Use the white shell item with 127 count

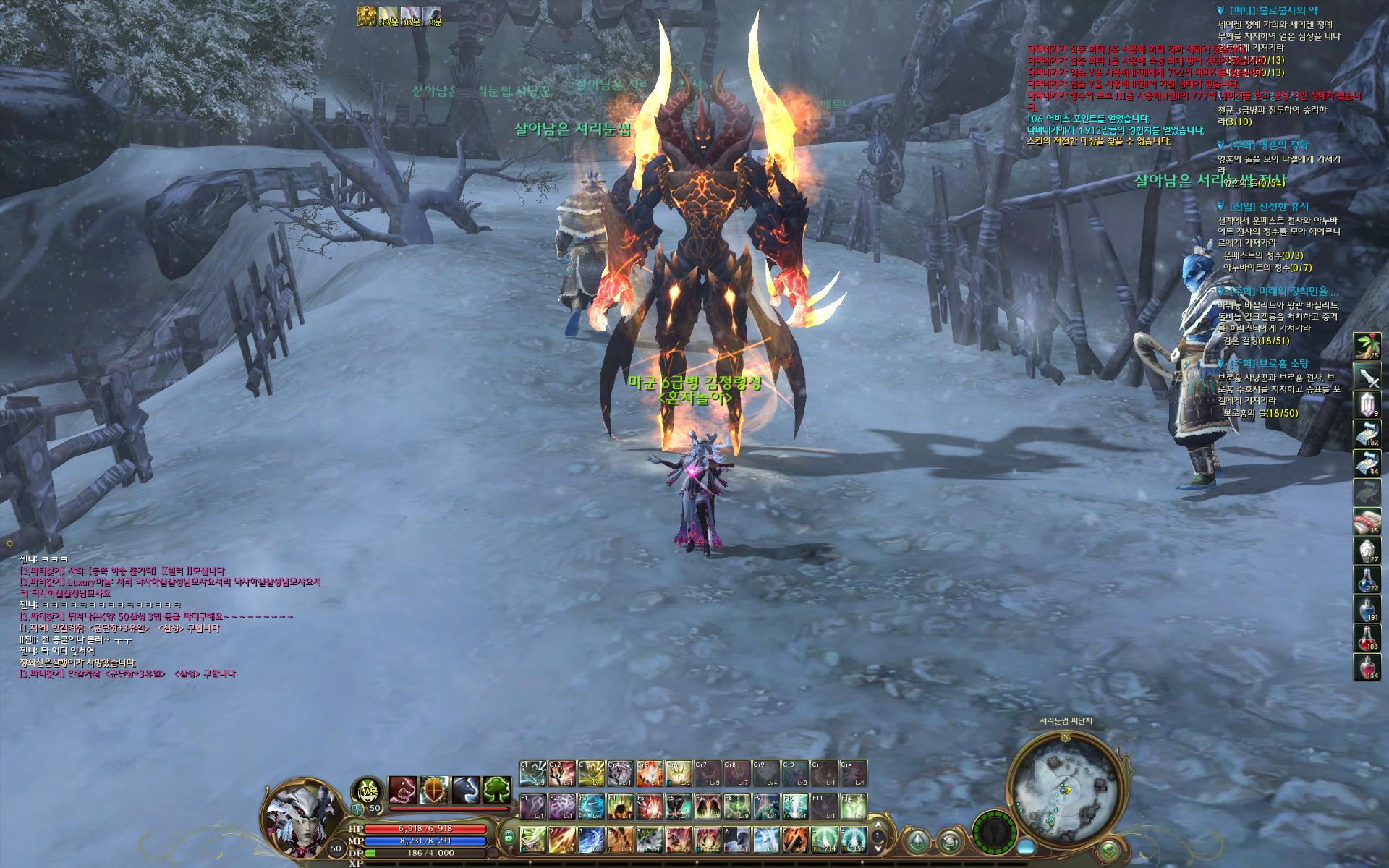1367,550
